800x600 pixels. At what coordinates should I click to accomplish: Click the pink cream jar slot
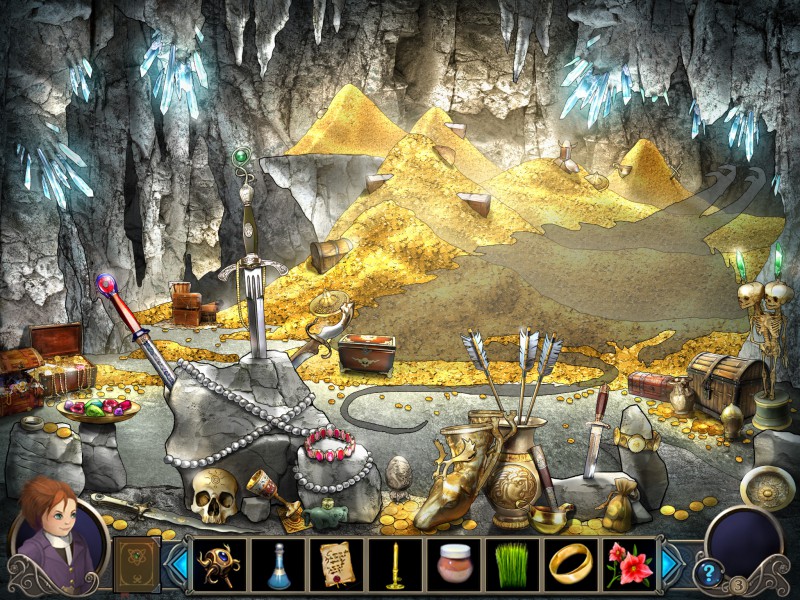452,565
